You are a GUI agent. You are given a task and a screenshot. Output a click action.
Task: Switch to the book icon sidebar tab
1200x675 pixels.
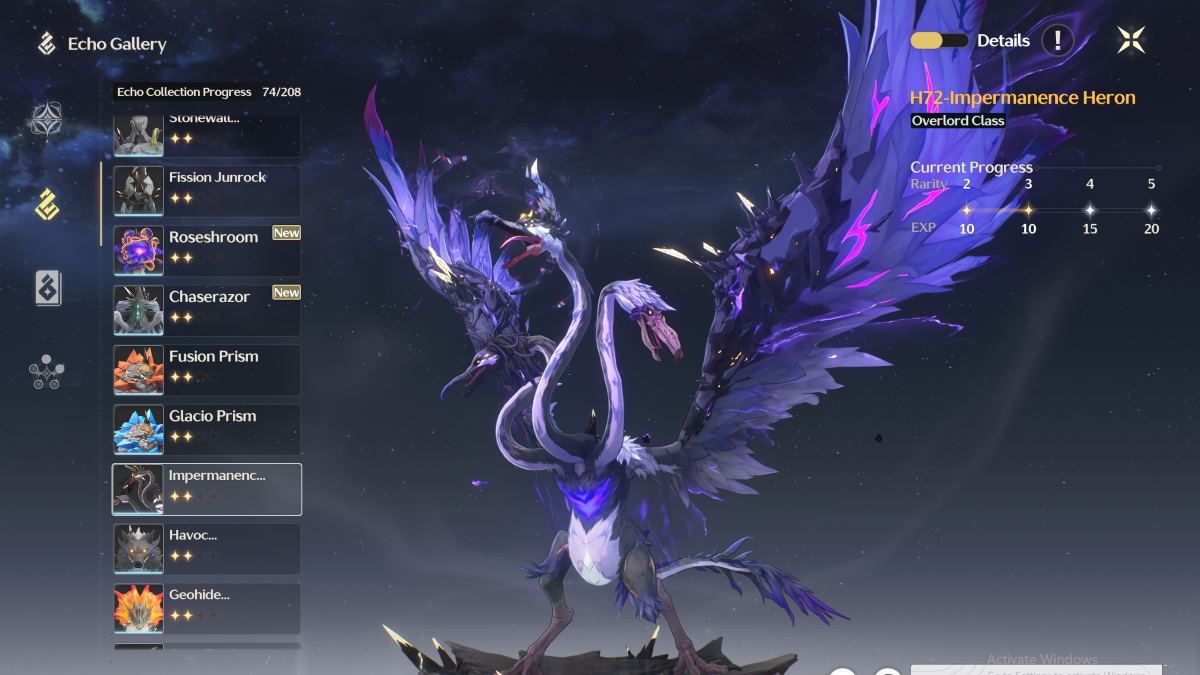(46, 288)
